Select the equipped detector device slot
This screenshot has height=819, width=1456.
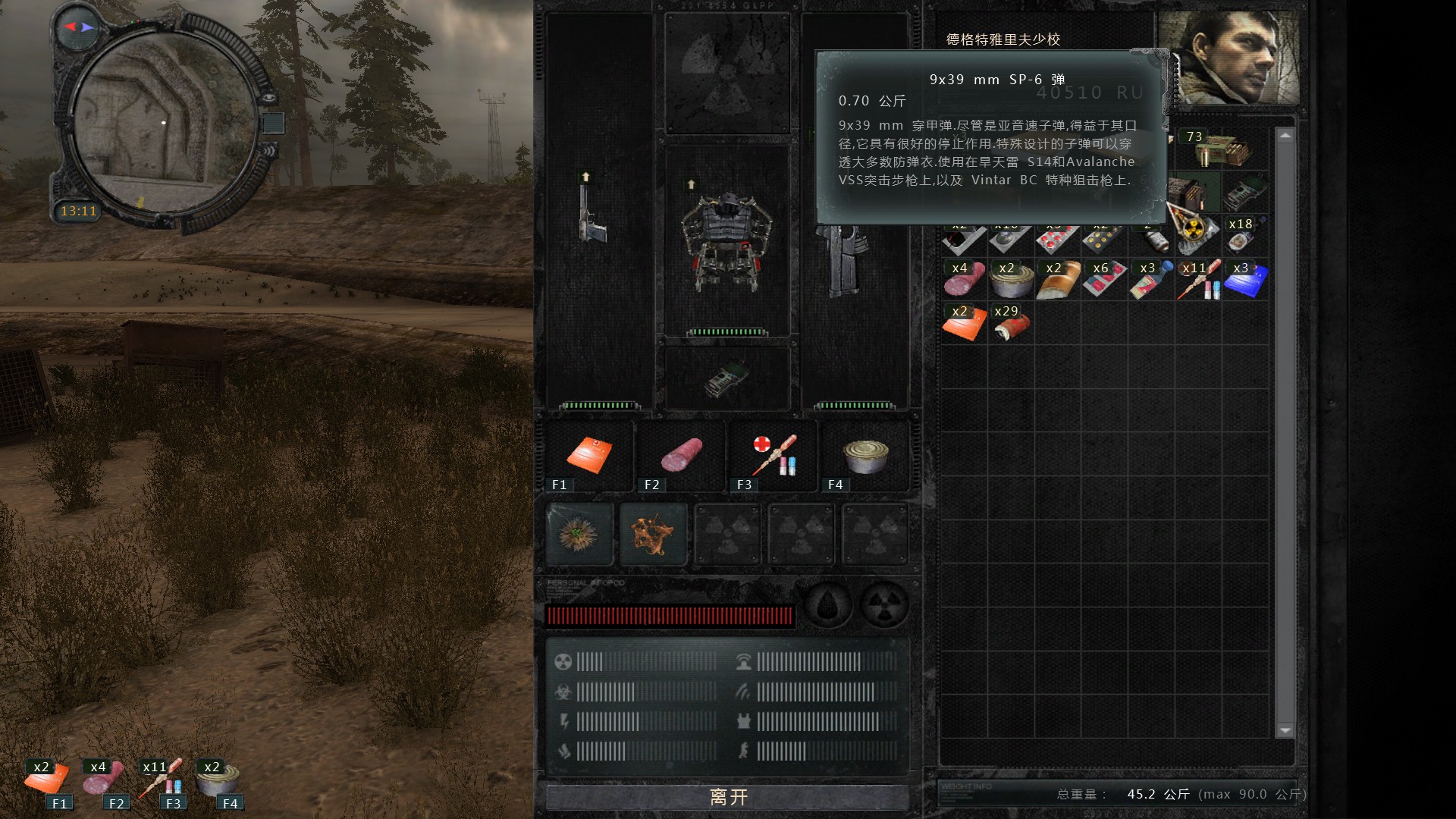point(726,378)
